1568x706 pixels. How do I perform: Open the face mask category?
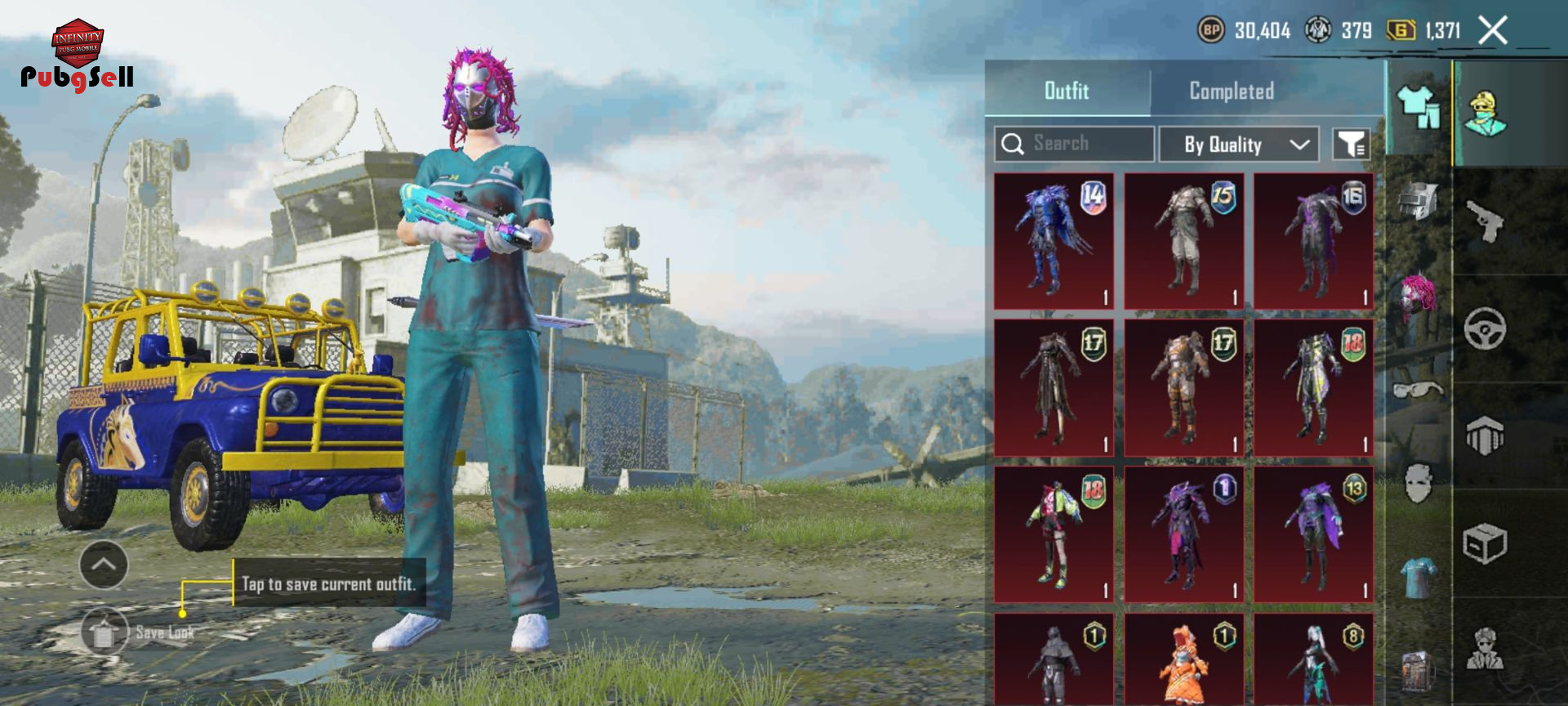click(x=1419, y=484)
